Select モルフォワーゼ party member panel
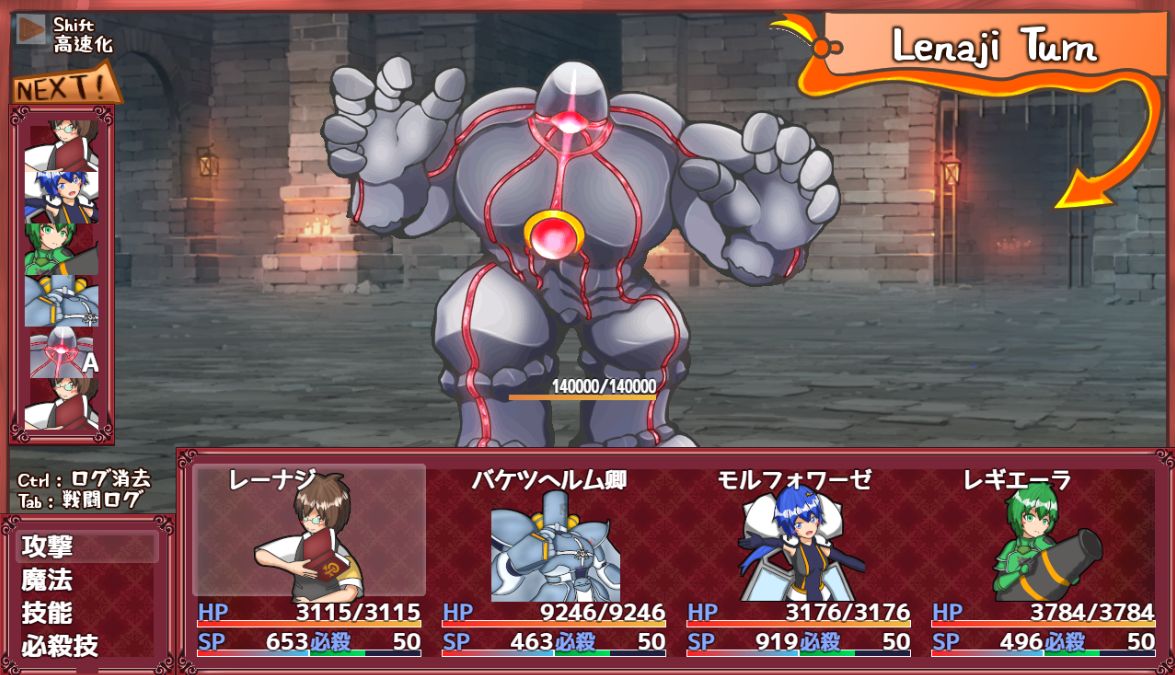The image size is (1175, 675). point(797,540)
